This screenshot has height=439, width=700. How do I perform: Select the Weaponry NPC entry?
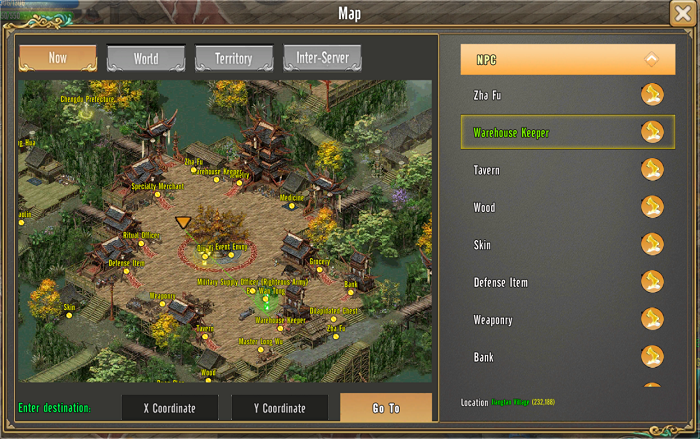pyautogui.click(x=567, y=320)
